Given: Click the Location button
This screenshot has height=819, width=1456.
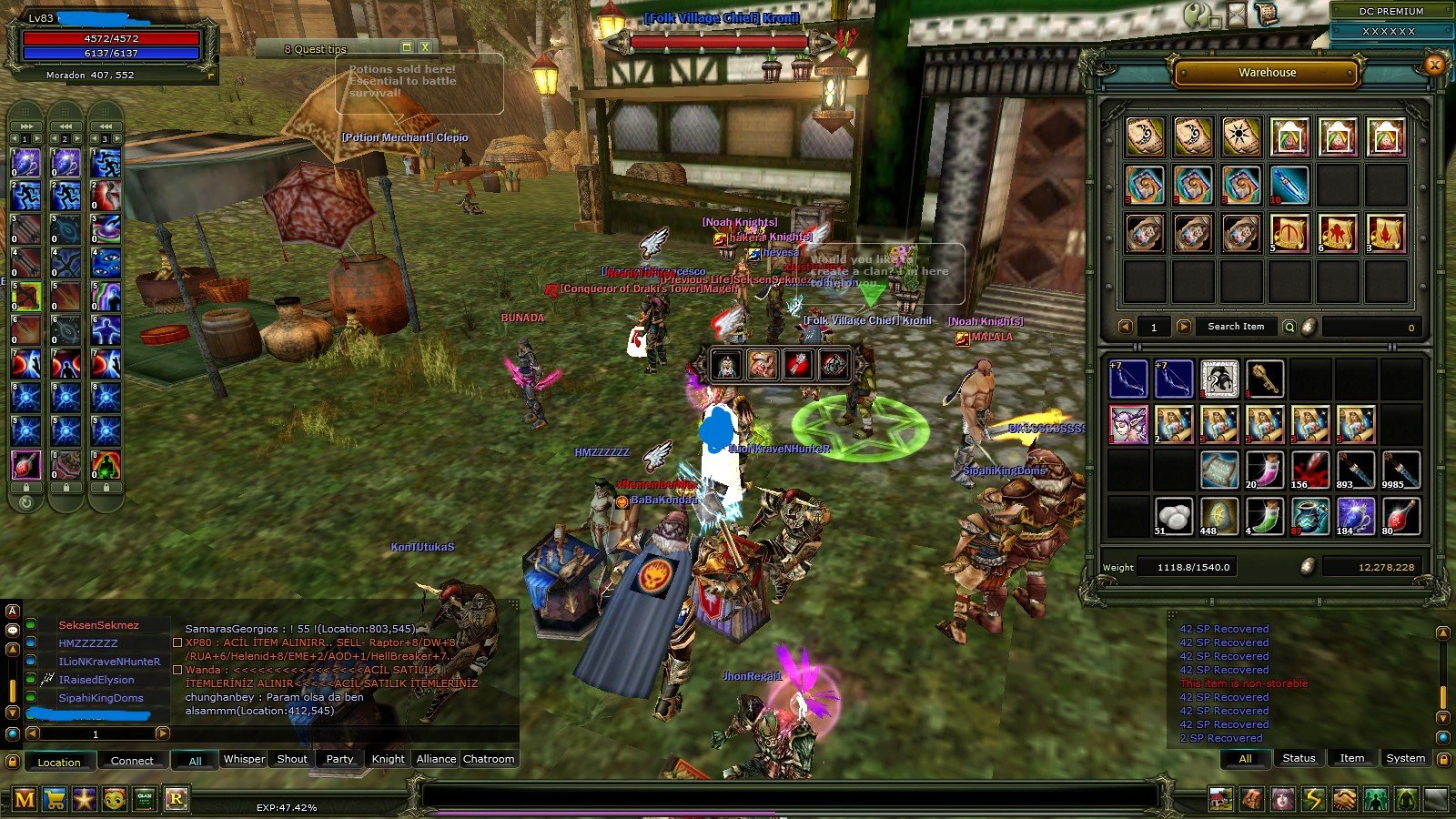Looking at the screenshot, I should [59, 762].
